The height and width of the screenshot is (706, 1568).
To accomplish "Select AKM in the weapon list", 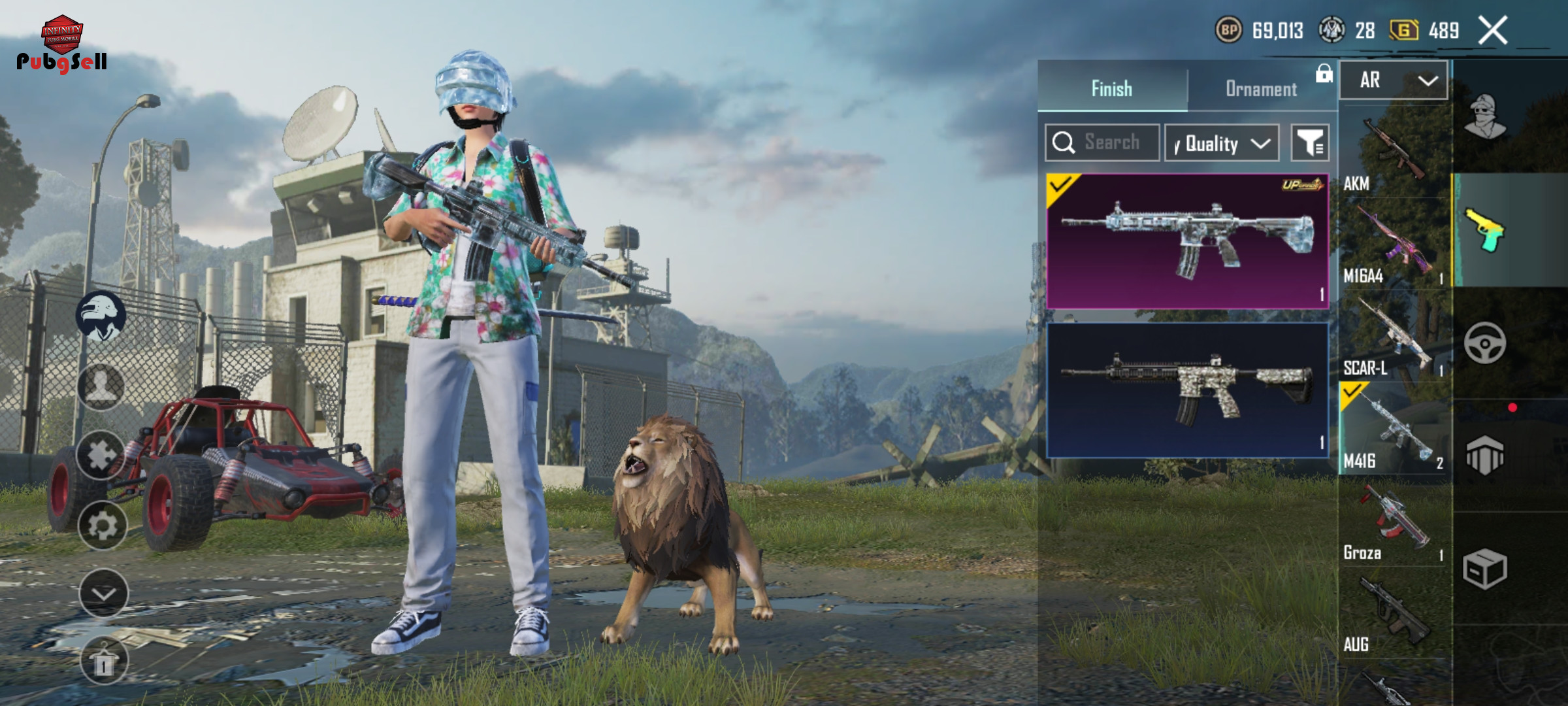I will pyautogui.click(x=1394, y=154).
